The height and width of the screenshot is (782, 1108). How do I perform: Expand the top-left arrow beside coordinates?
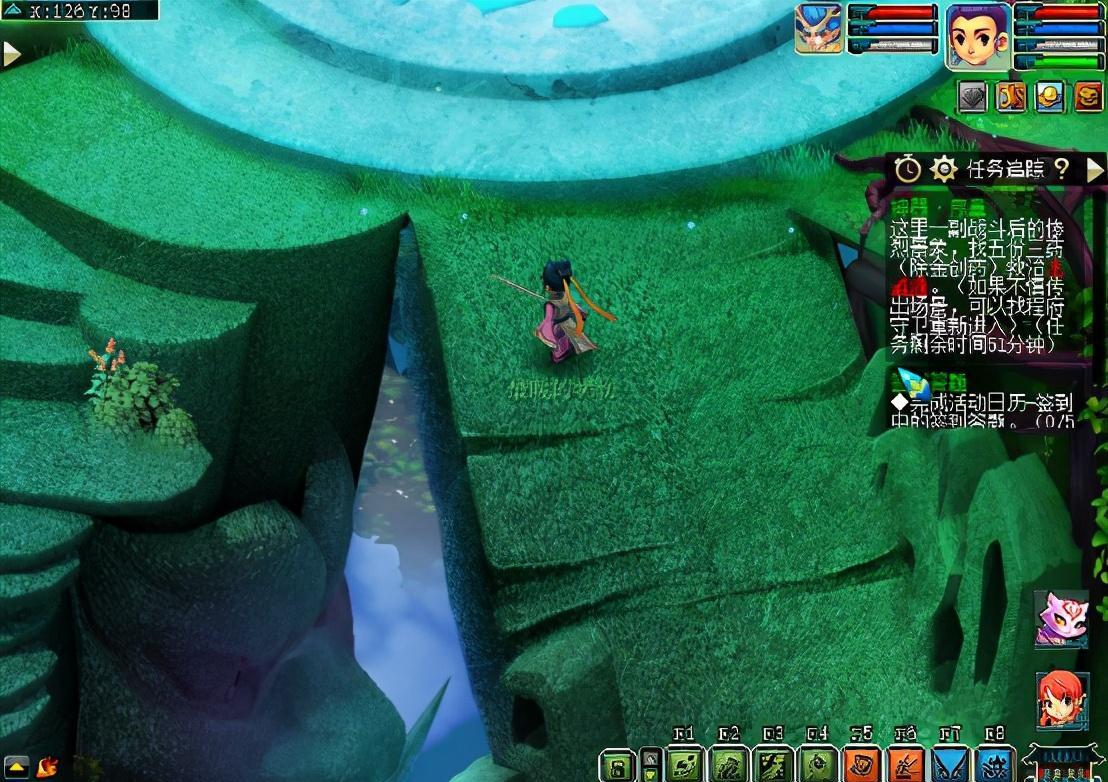(12, 54)
